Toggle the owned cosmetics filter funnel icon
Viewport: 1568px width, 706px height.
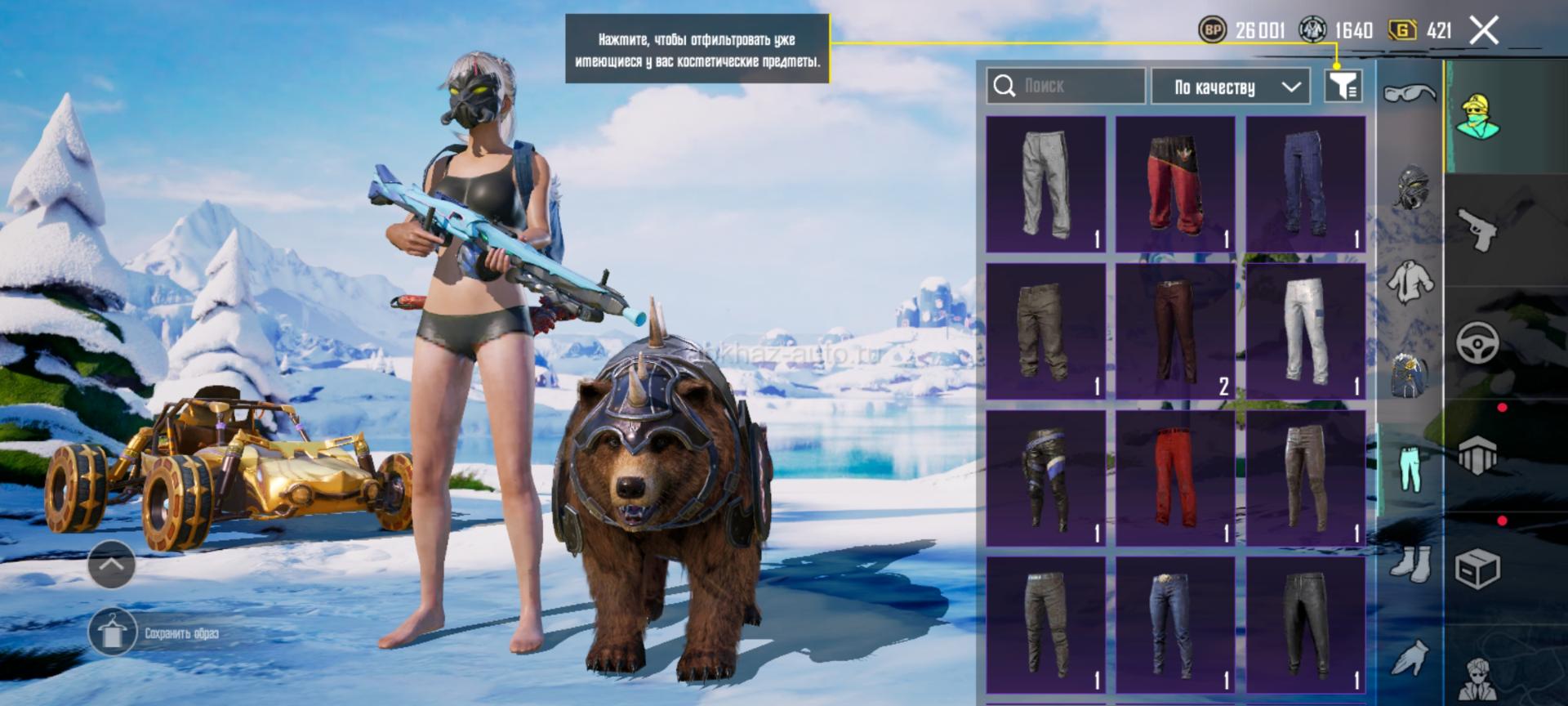pos(1343,86)
